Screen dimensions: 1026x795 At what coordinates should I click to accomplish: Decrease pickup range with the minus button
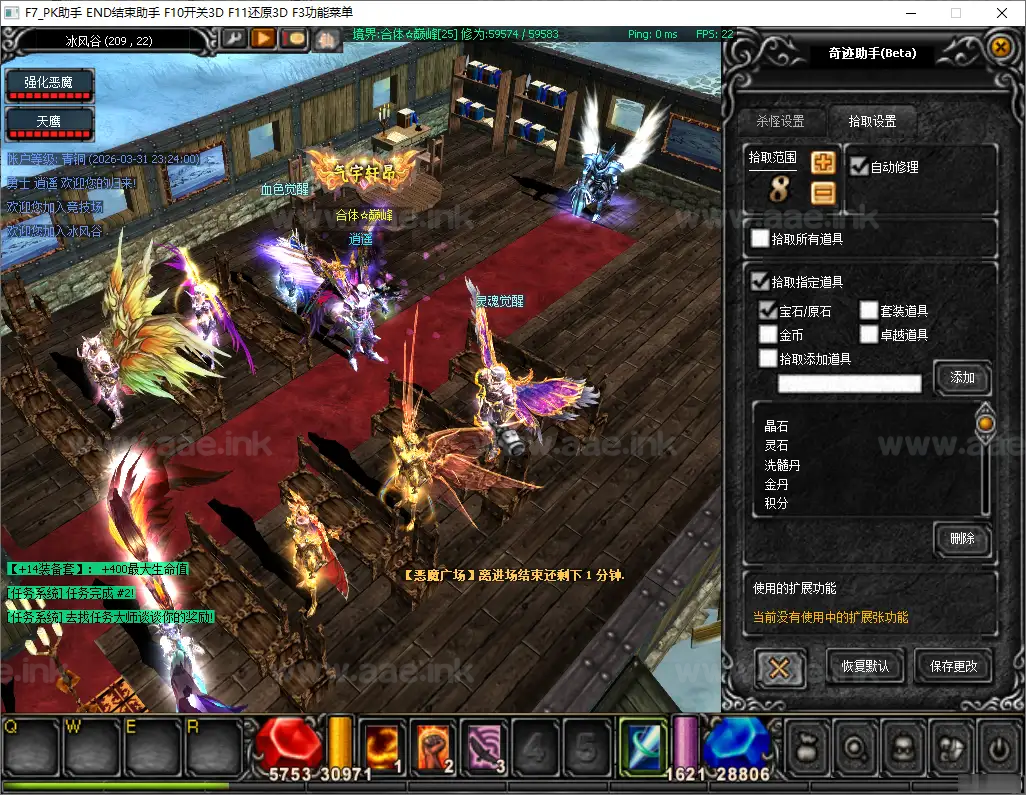coord(823,192)
